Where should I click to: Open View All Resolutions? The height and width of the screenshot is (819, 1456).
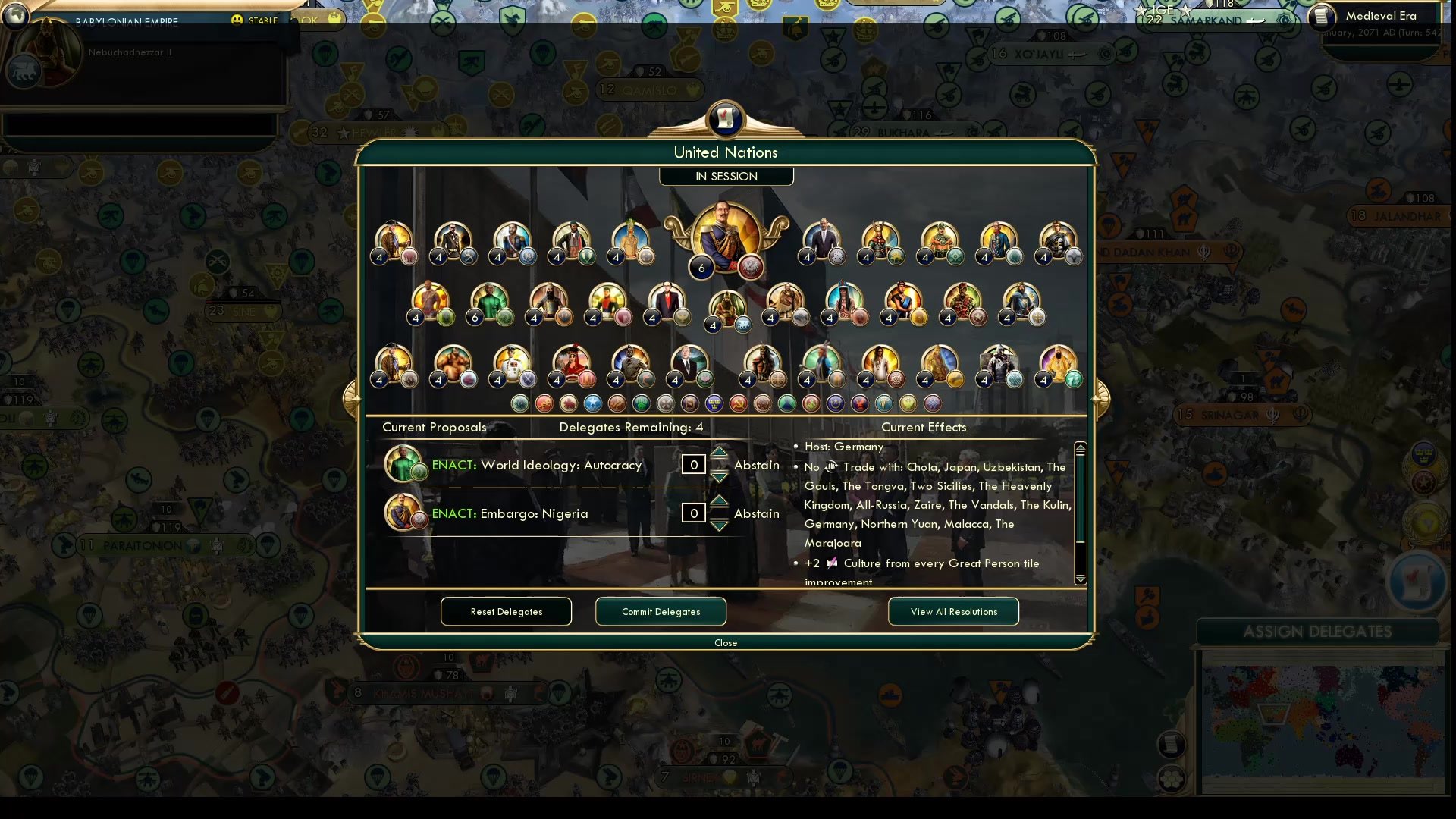953,611
